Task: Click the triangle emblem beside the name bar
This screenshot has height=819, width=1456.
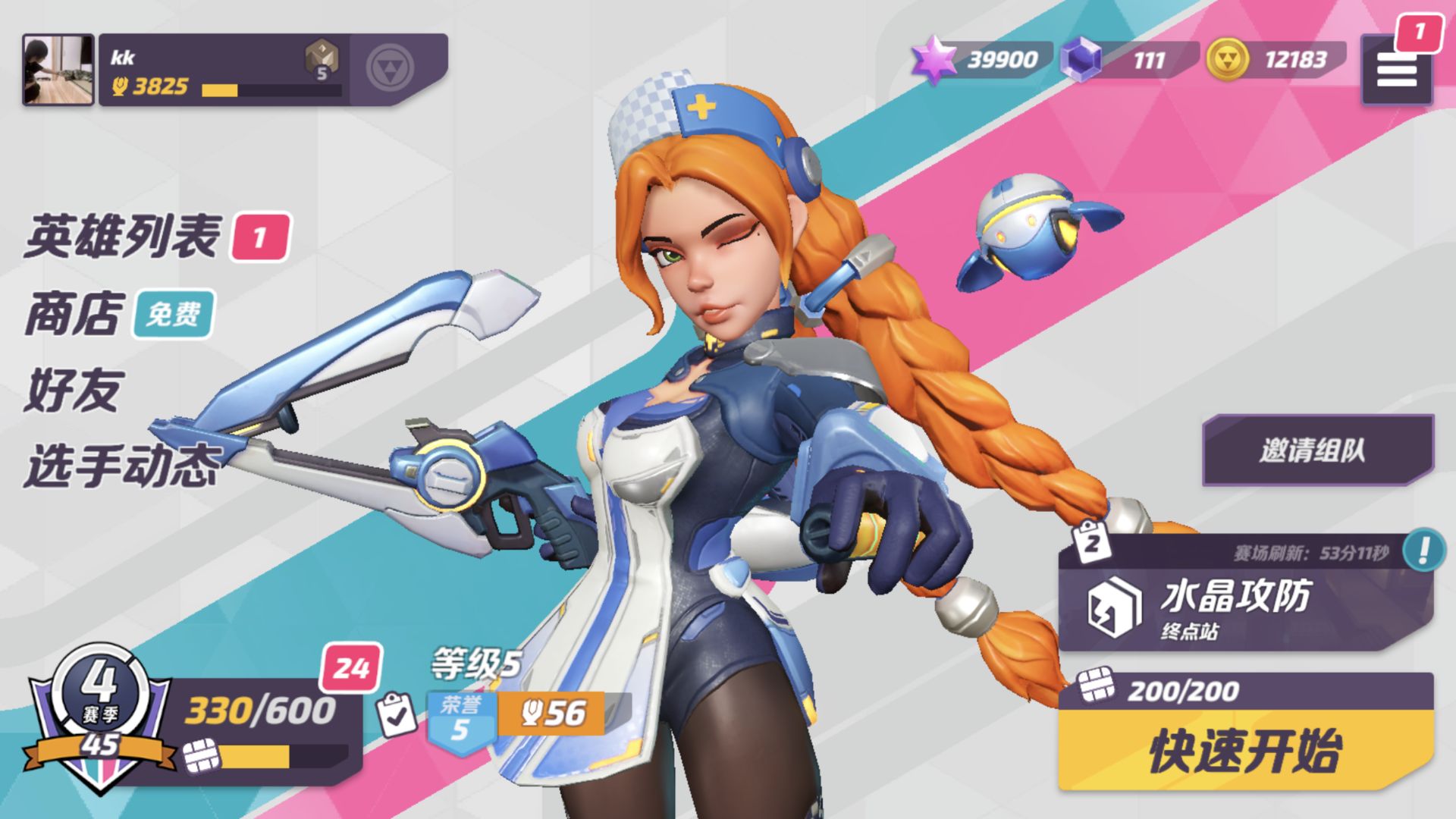Action: pyautogui.click(x=390, y=68)
